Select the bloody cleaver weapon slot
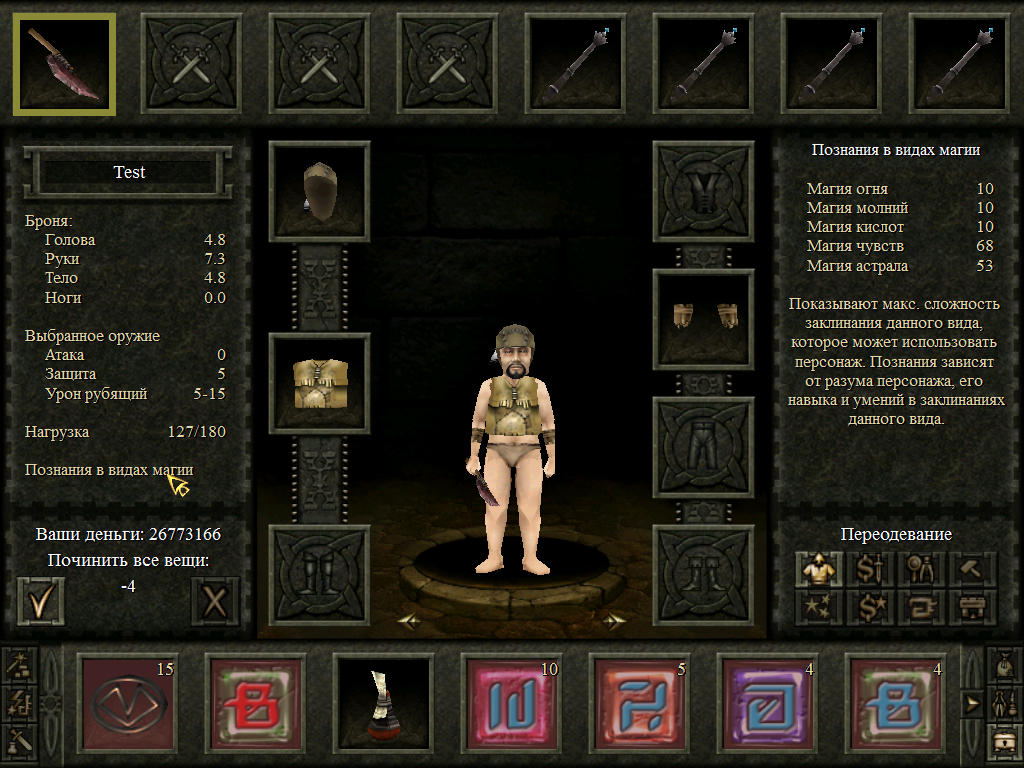1024x768 pixels. [x=64, y=65]
